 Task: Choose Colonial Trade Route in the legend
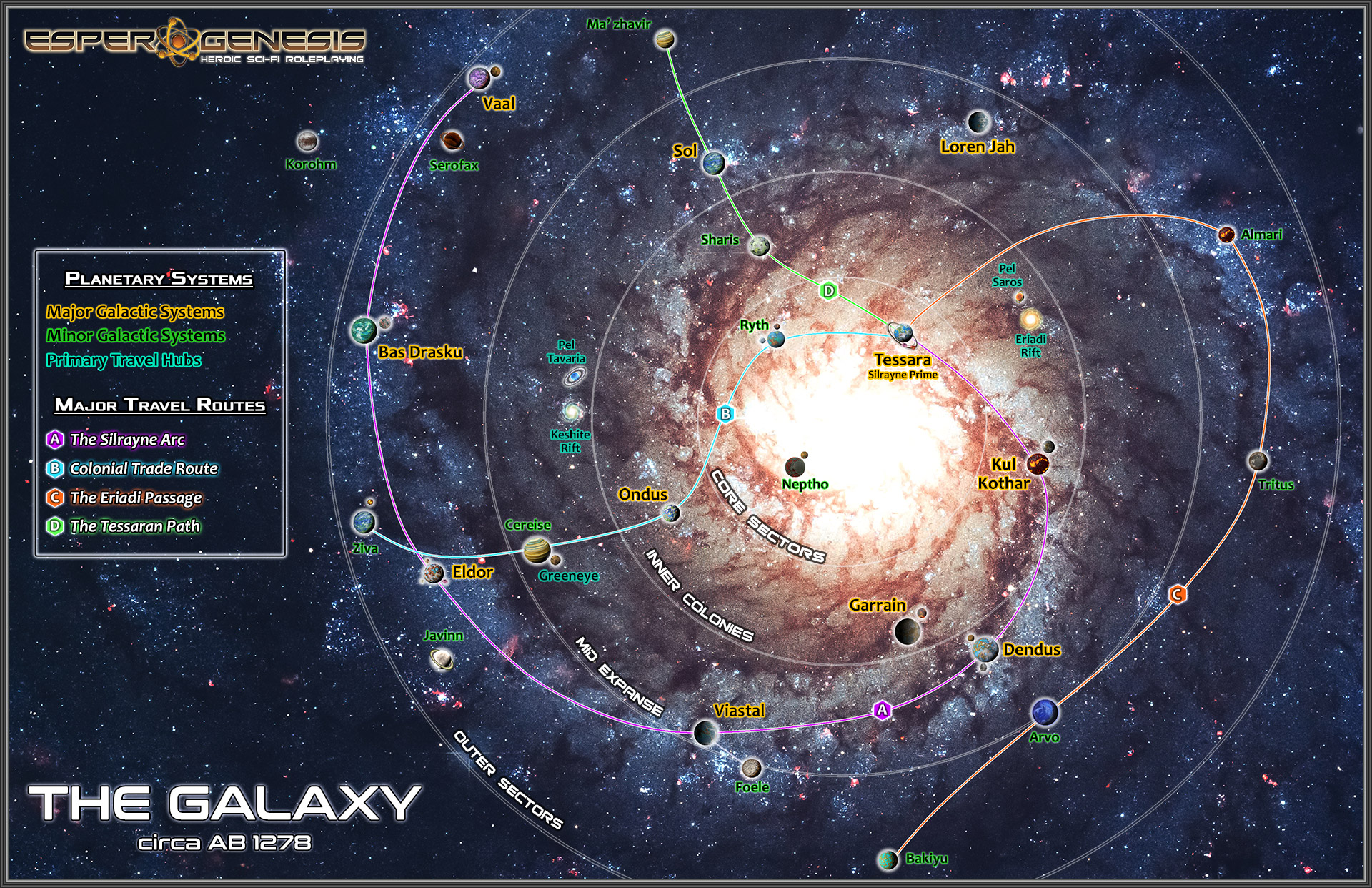(x=143, y=469)
